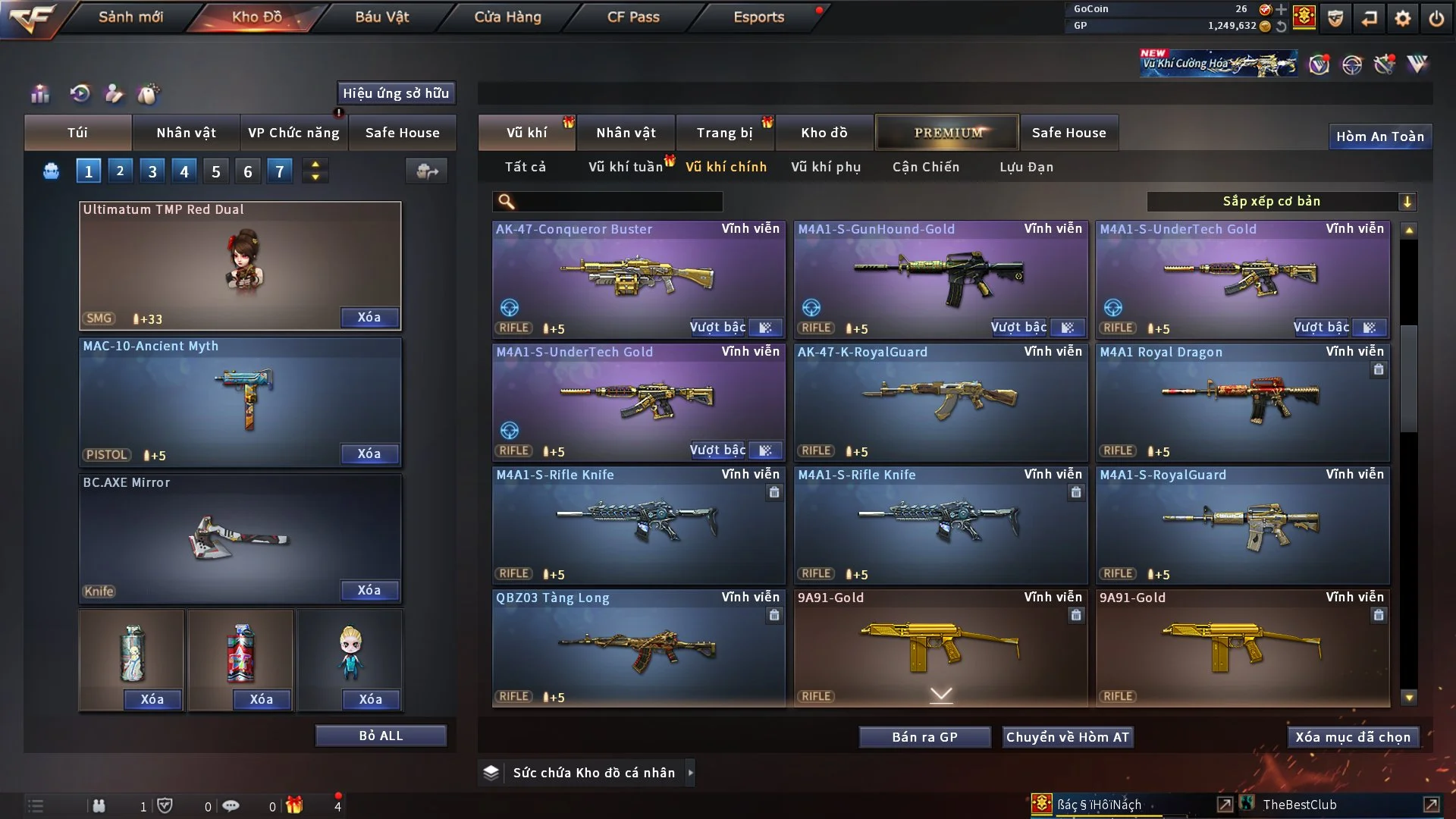Select bag slot number 3
This screenshot has height=819, width=1456.
[152, 171]
